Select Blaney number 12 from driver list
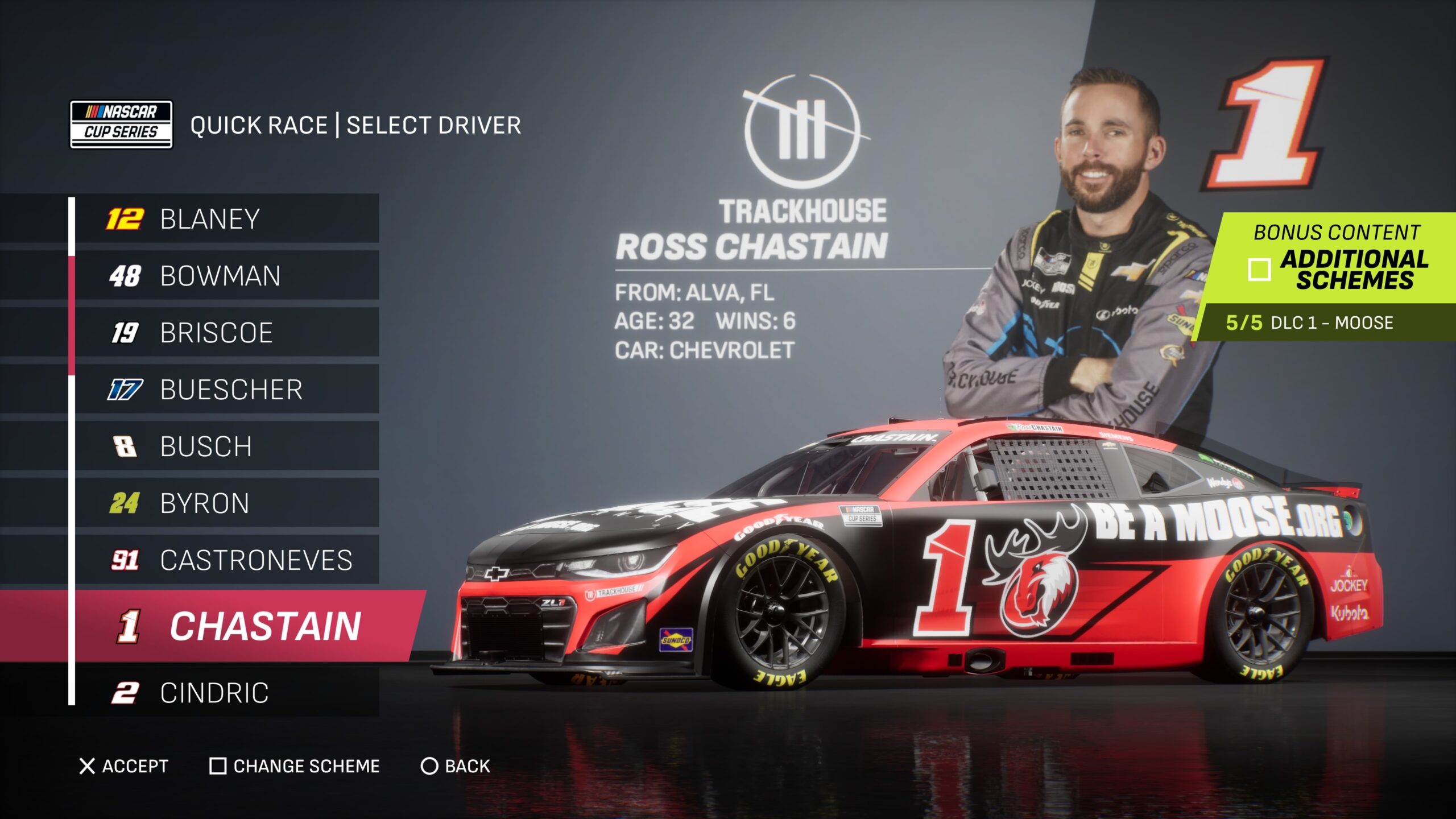1456x819 pixels. coord(227,219)
